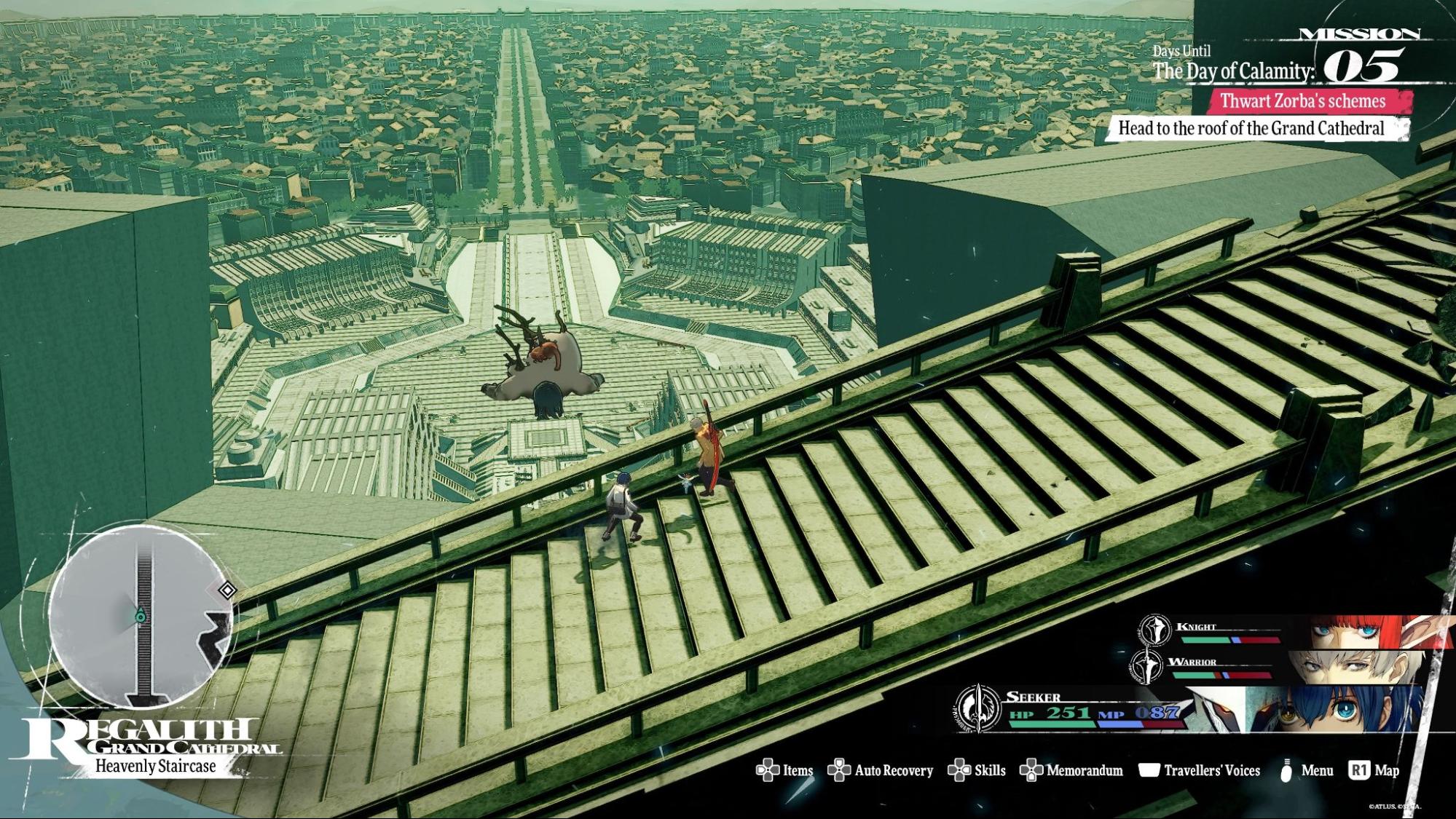This screenshot has width=1456, height=819.
Task: Open the Skills shortcut
Action: coord(977,770)
